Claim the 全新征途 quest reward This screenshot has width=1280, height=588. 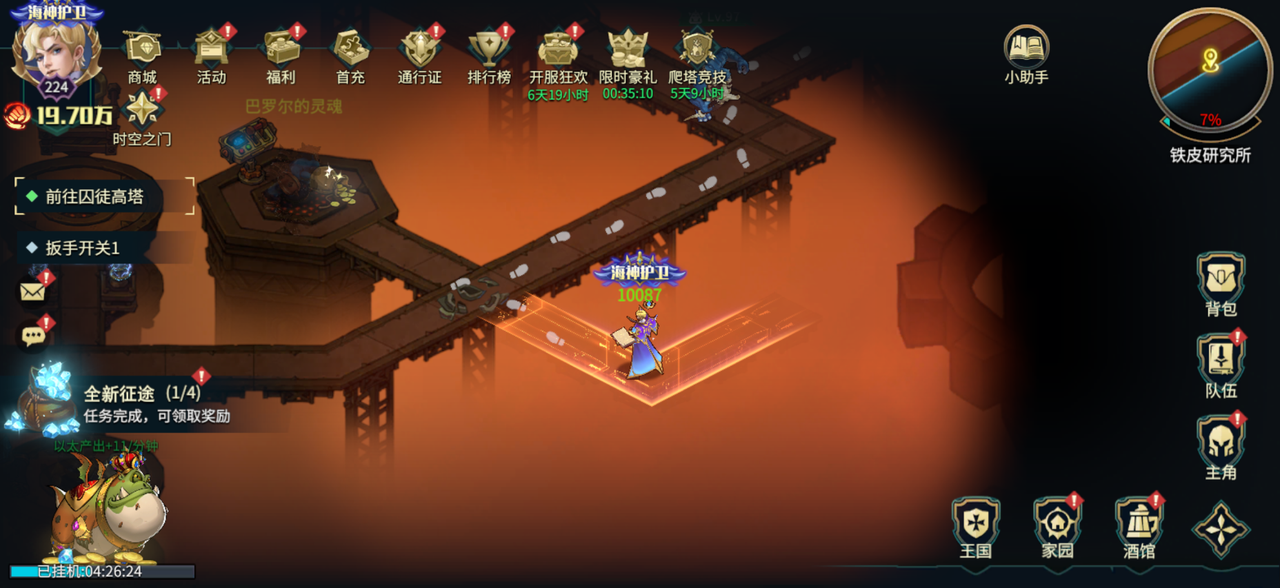tap(140, 403)
